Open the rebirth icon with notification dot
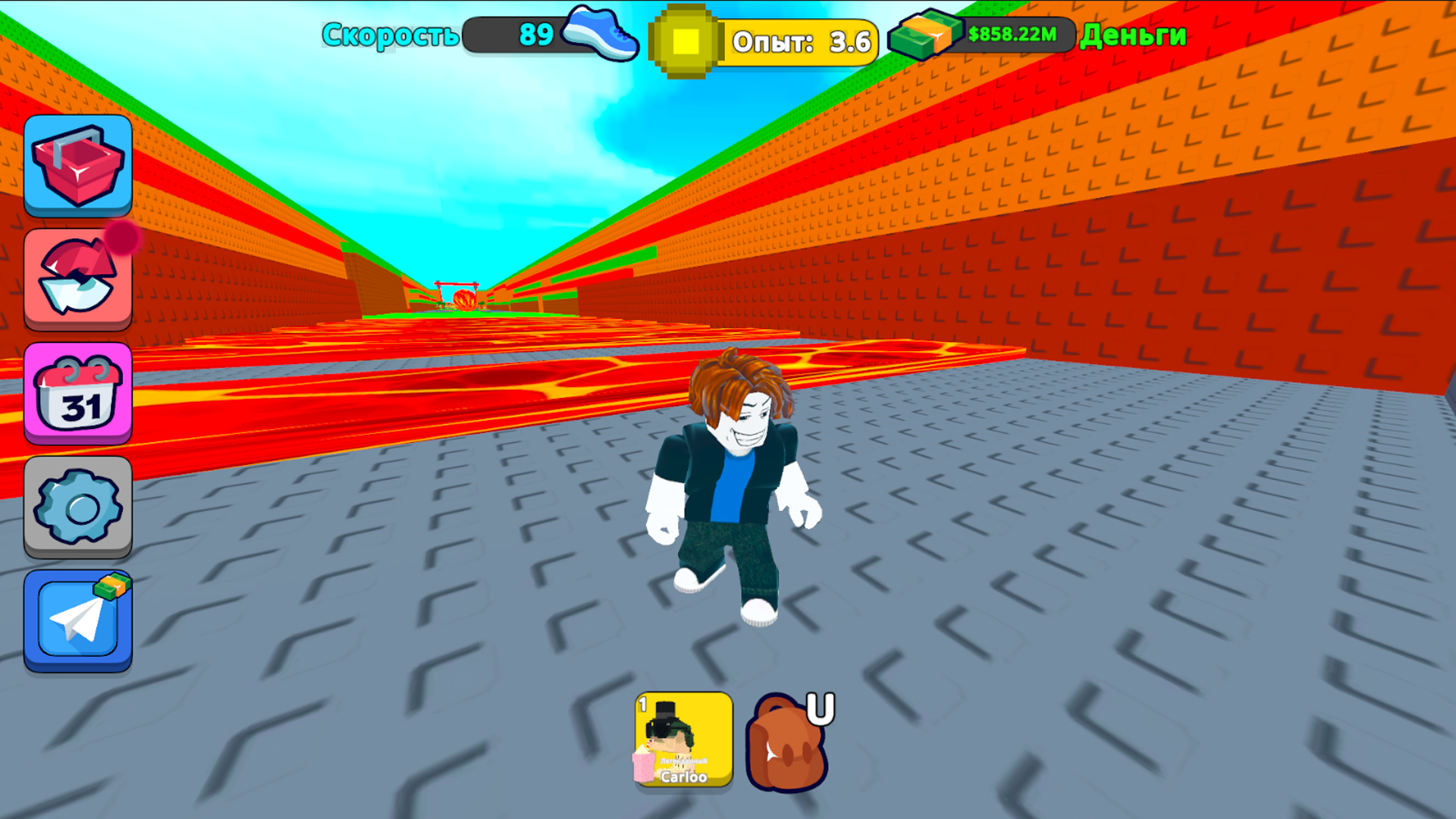This screenshot has height=819, width=1456. point(77,278)
